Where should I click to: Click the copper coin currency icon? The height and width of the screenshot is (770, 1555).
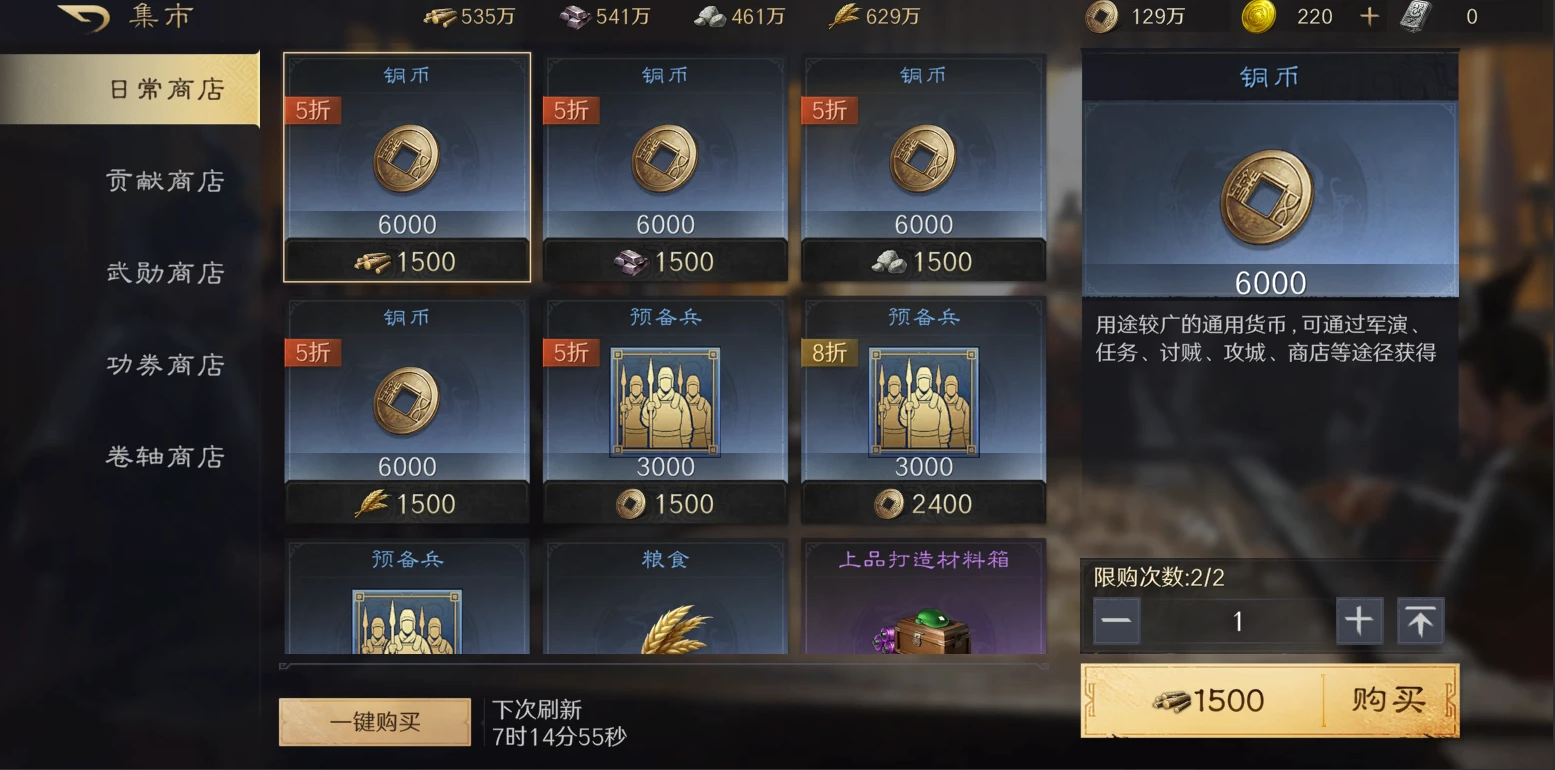coord(1101,17)
